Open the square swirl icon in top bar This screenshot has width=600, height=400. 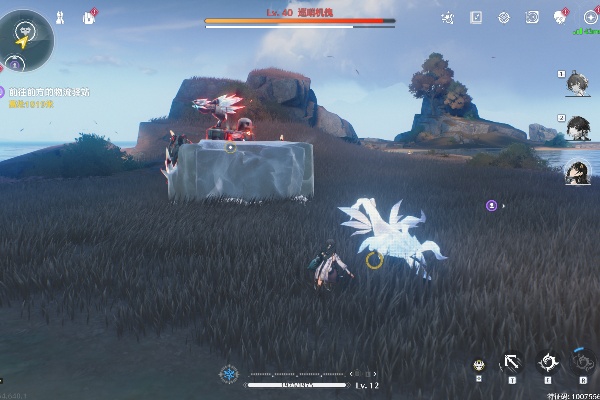coord(532,17)
